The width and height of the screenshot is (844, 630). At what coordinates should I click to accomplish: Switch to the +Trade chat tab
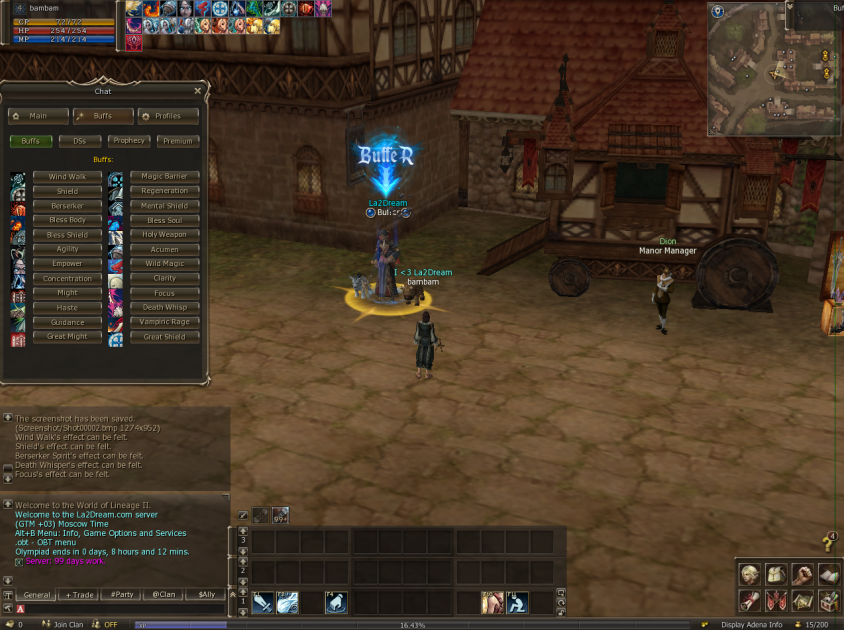80,594
